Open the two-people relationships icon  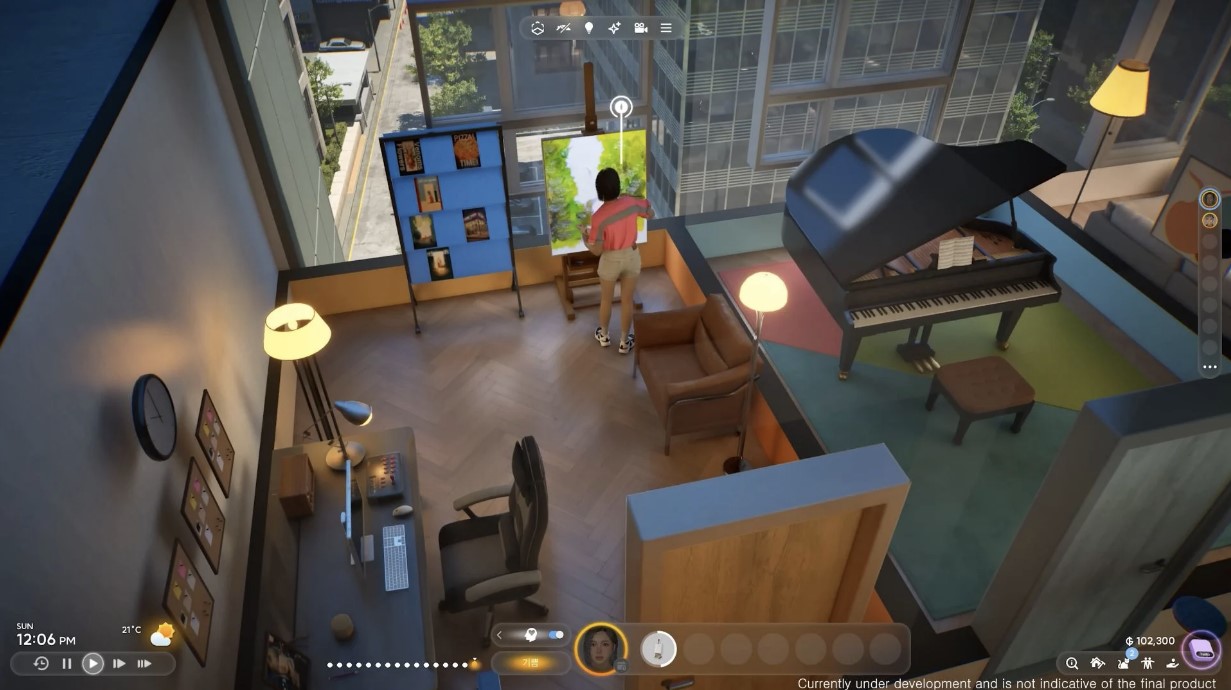(1147, 662)
